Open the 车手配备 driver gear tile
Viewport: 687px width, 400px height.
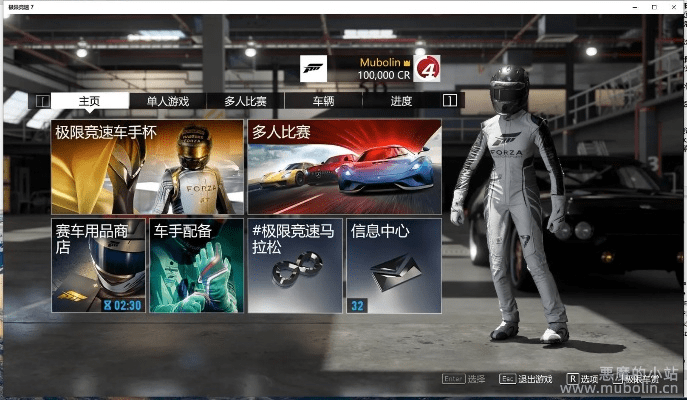(196, 265)
